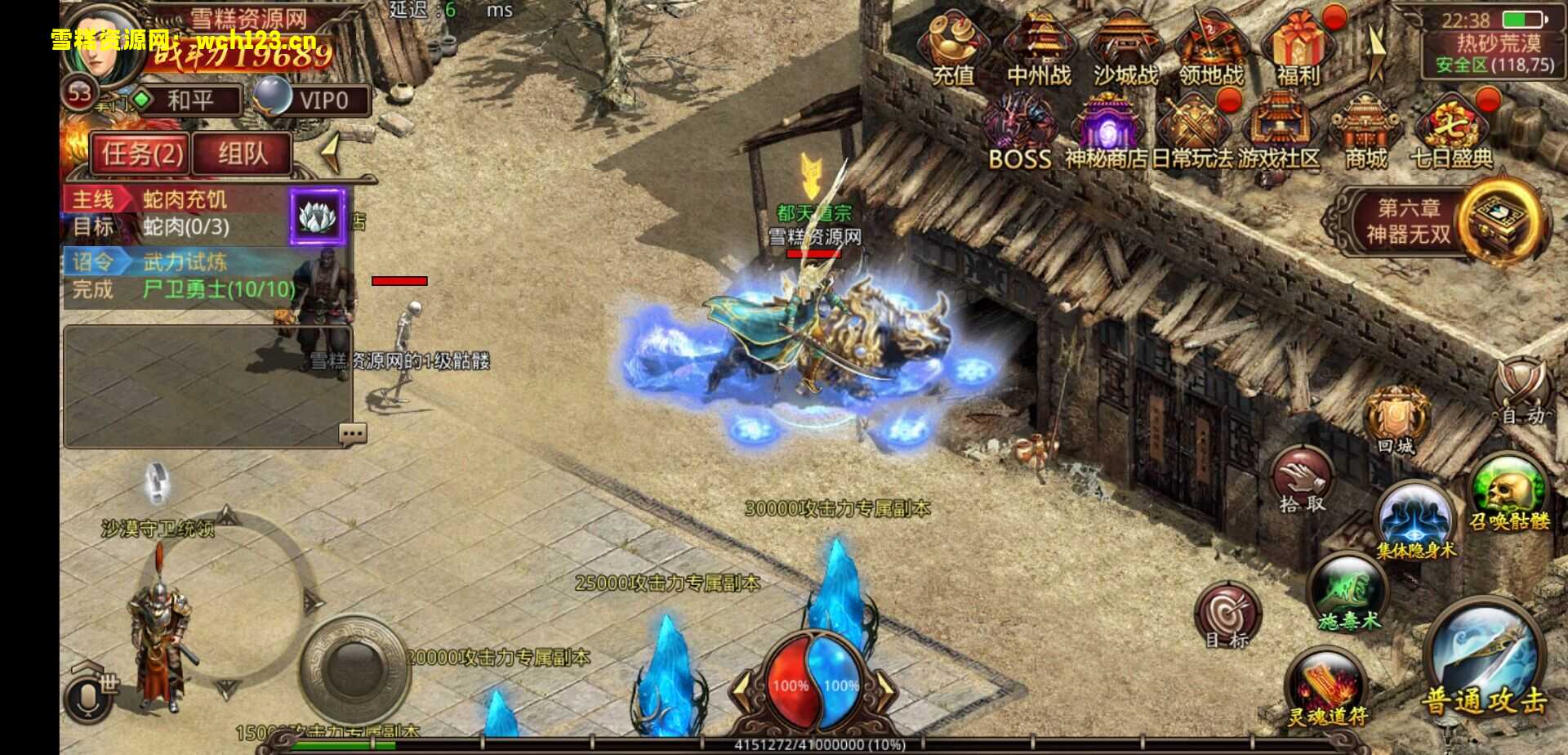Activate the 集体隐身术 group invisibility skill
The height and width of the screenshot is (755, 1568).
click(1414, 520)
